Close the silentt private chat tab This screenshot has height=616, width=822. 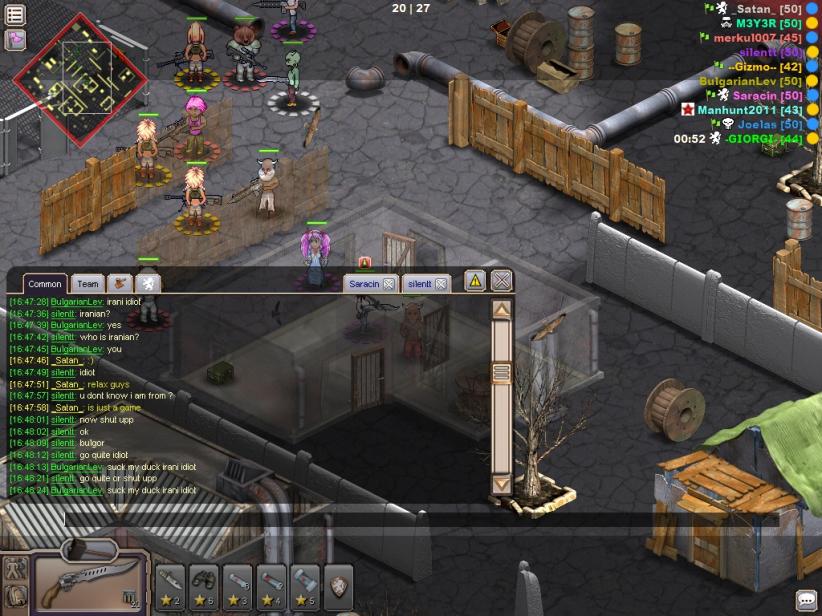[x=441, y=284]
